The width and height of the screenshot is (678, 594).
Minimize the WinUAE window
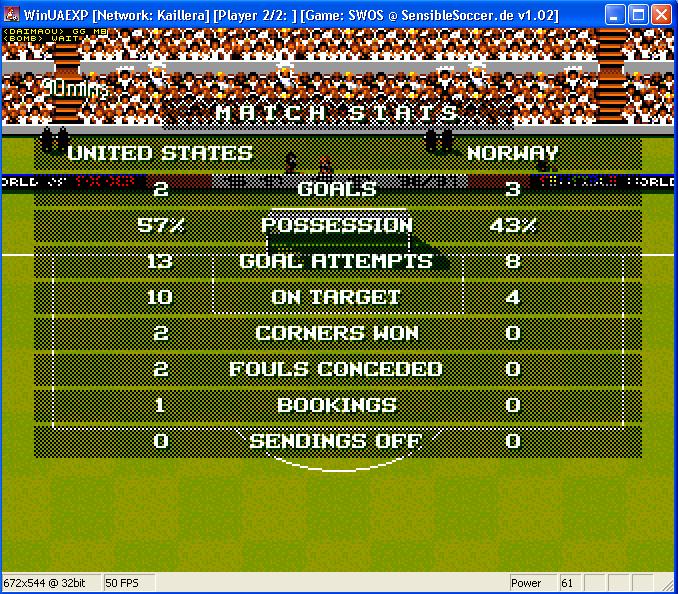(616, 14)
